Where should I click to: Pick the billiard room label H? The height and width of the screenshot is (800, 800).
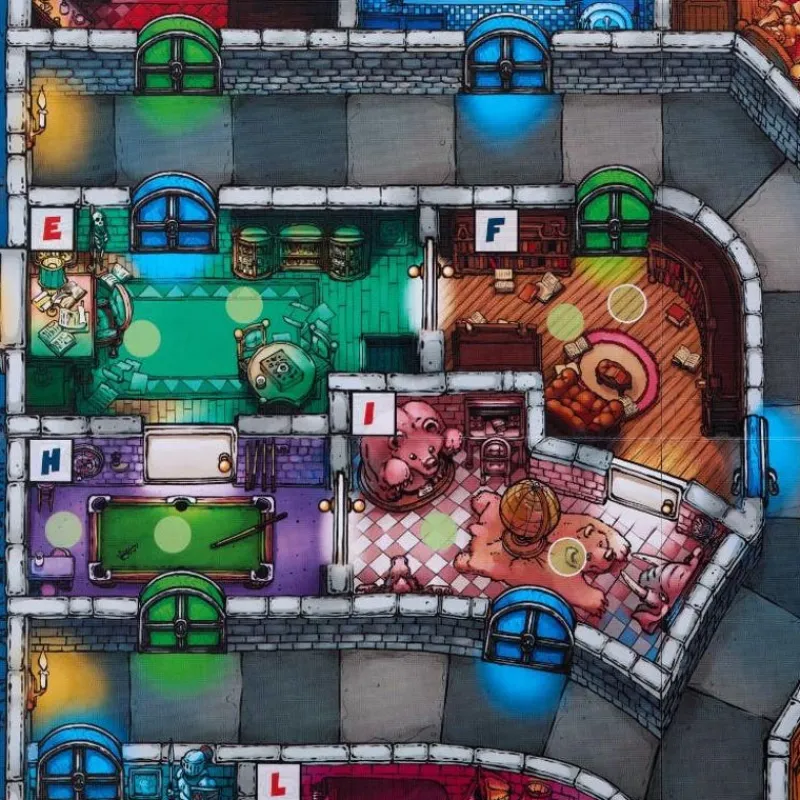[48, 460]
